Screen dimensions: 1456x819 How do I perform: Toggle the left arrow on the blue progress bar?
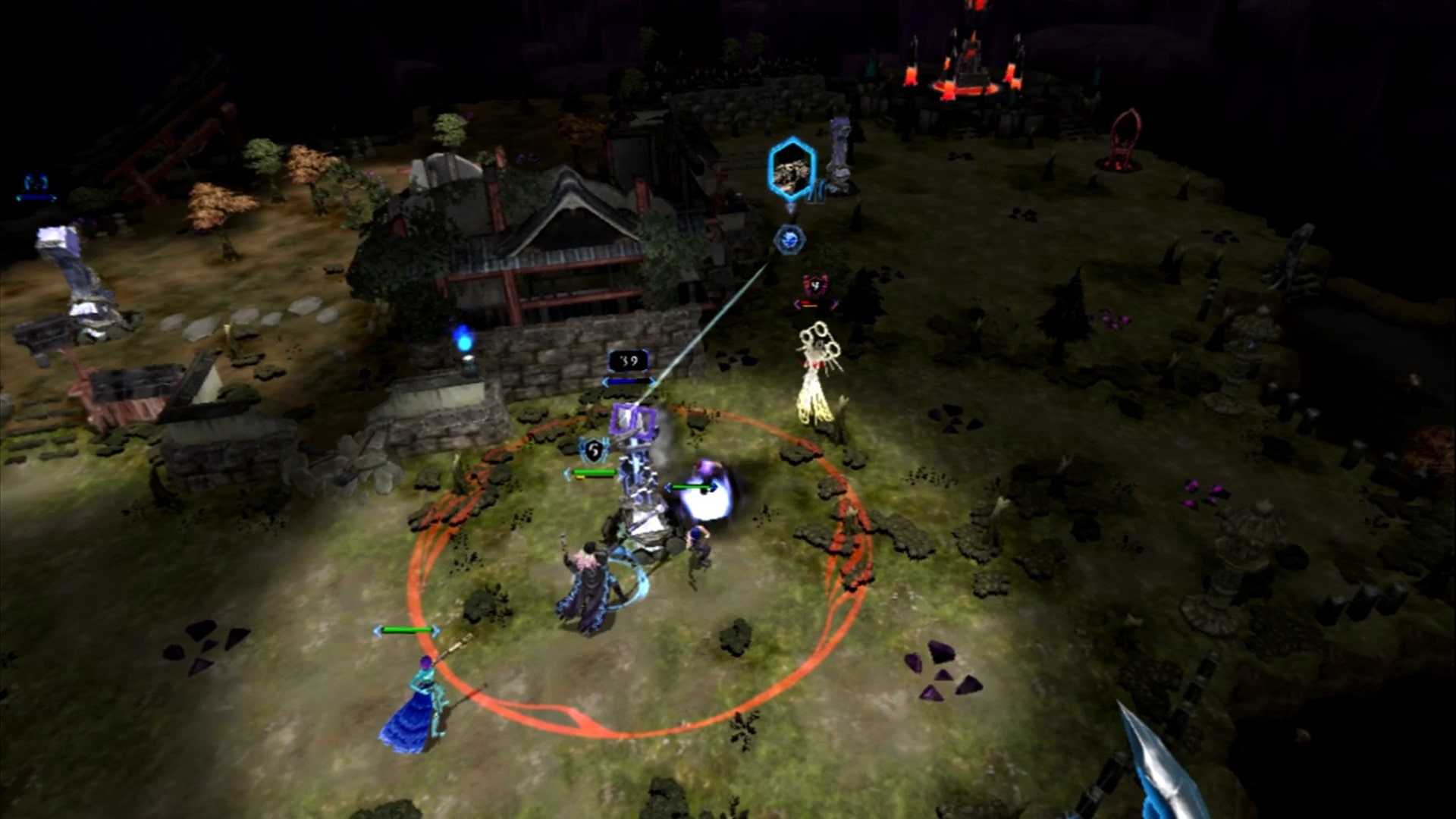click(606, 381)
